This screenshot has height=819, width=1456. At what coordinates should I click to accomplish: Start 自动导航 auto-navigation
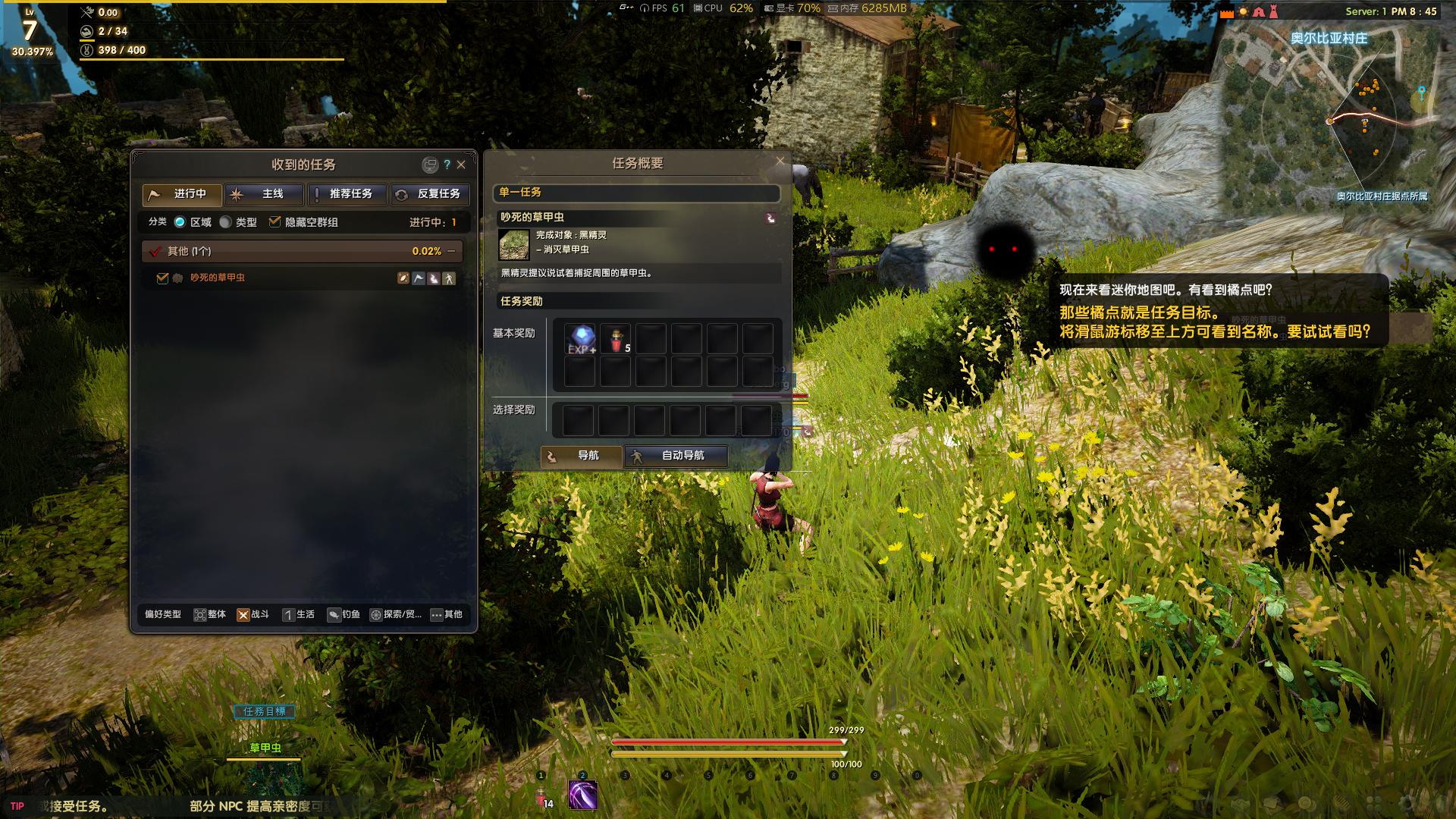point(675,456)
